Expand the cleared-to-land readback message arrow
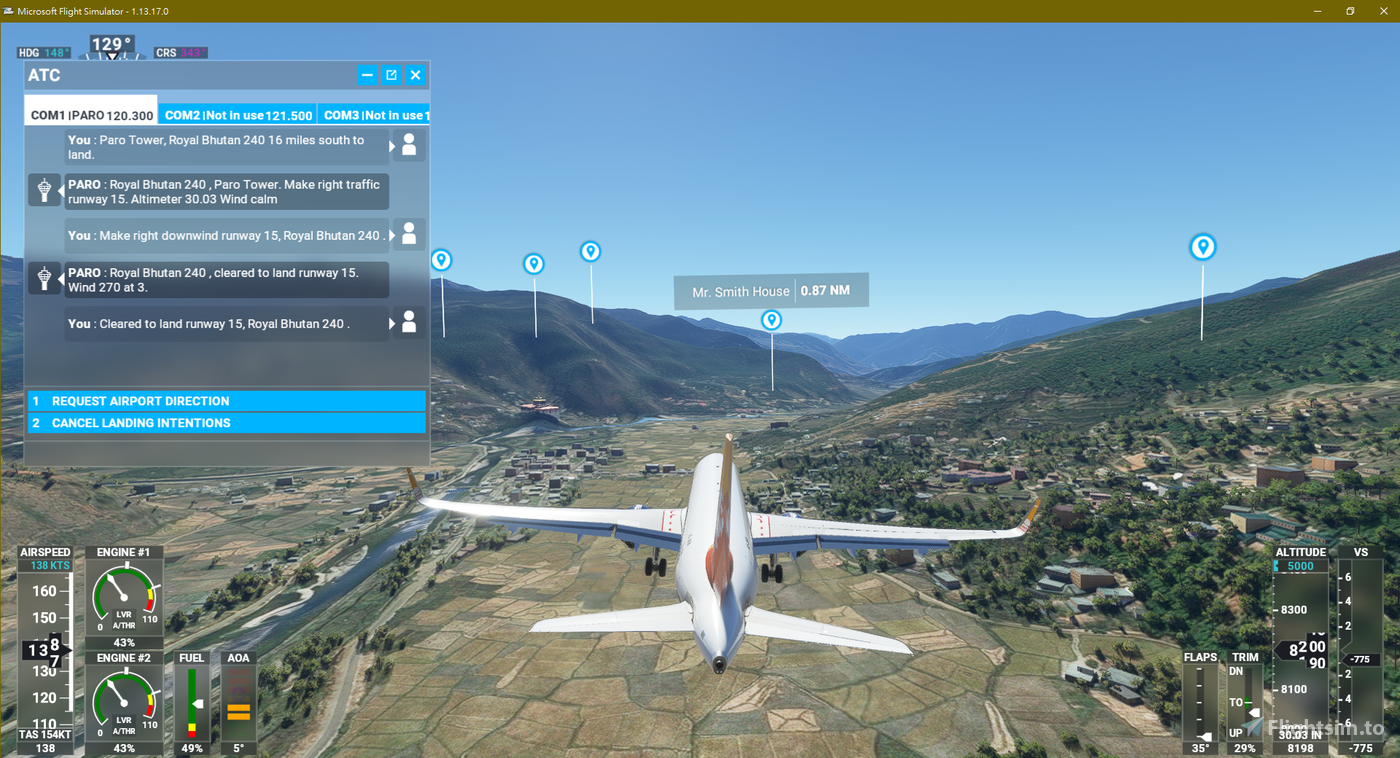This screenshot has width=1400, height=758. (392, 321)
